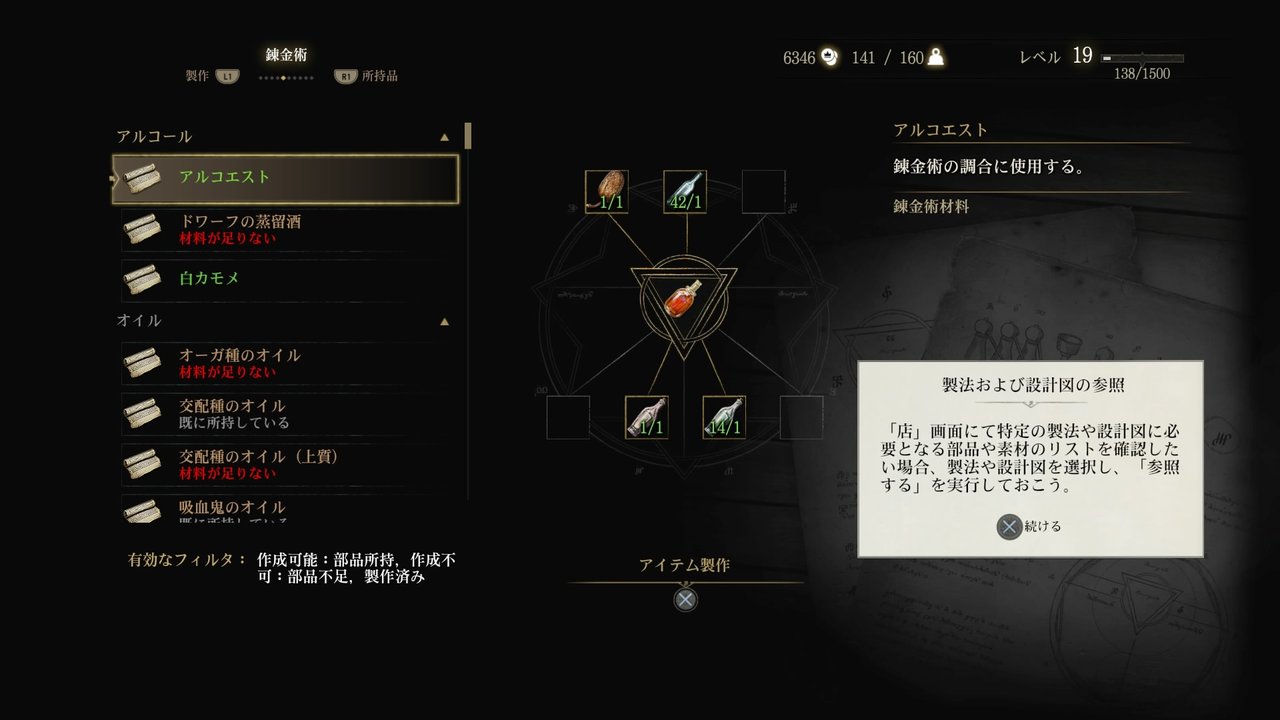
Task: Open the 製作 tab
Action: (x=197, y=75)
